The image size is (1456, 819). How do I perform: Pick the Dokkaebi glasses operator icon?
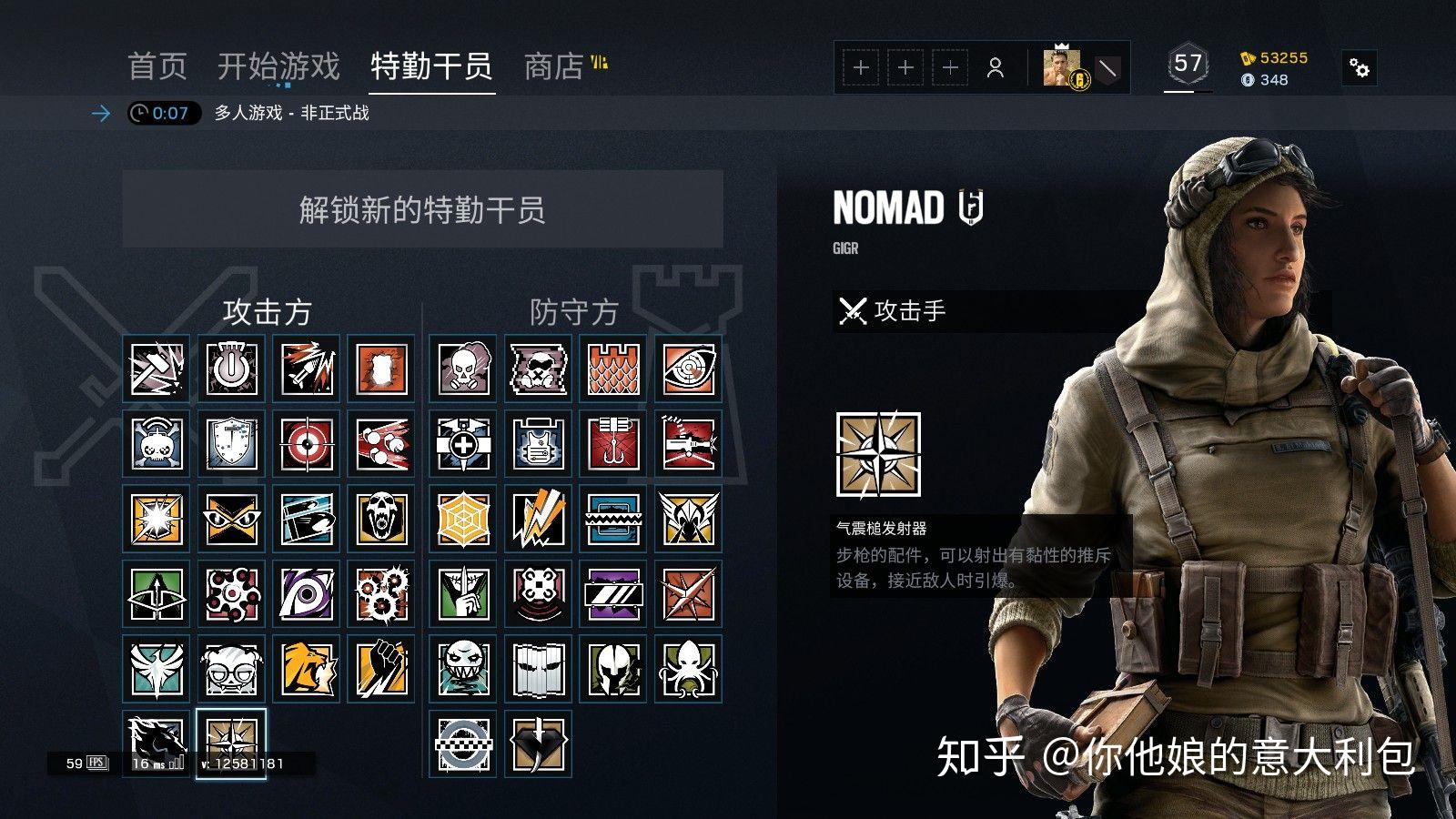[231, 668]
